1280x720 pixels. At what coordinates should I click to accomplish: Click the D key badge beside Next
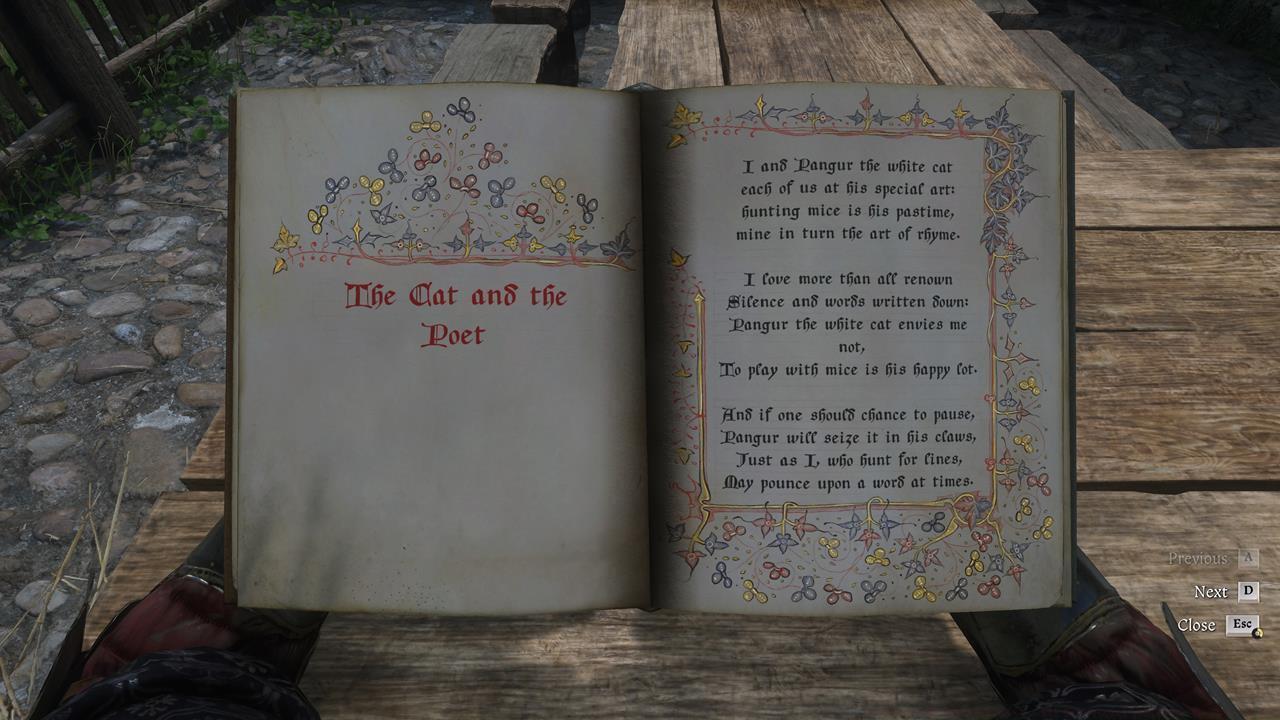pos(1248,591)
